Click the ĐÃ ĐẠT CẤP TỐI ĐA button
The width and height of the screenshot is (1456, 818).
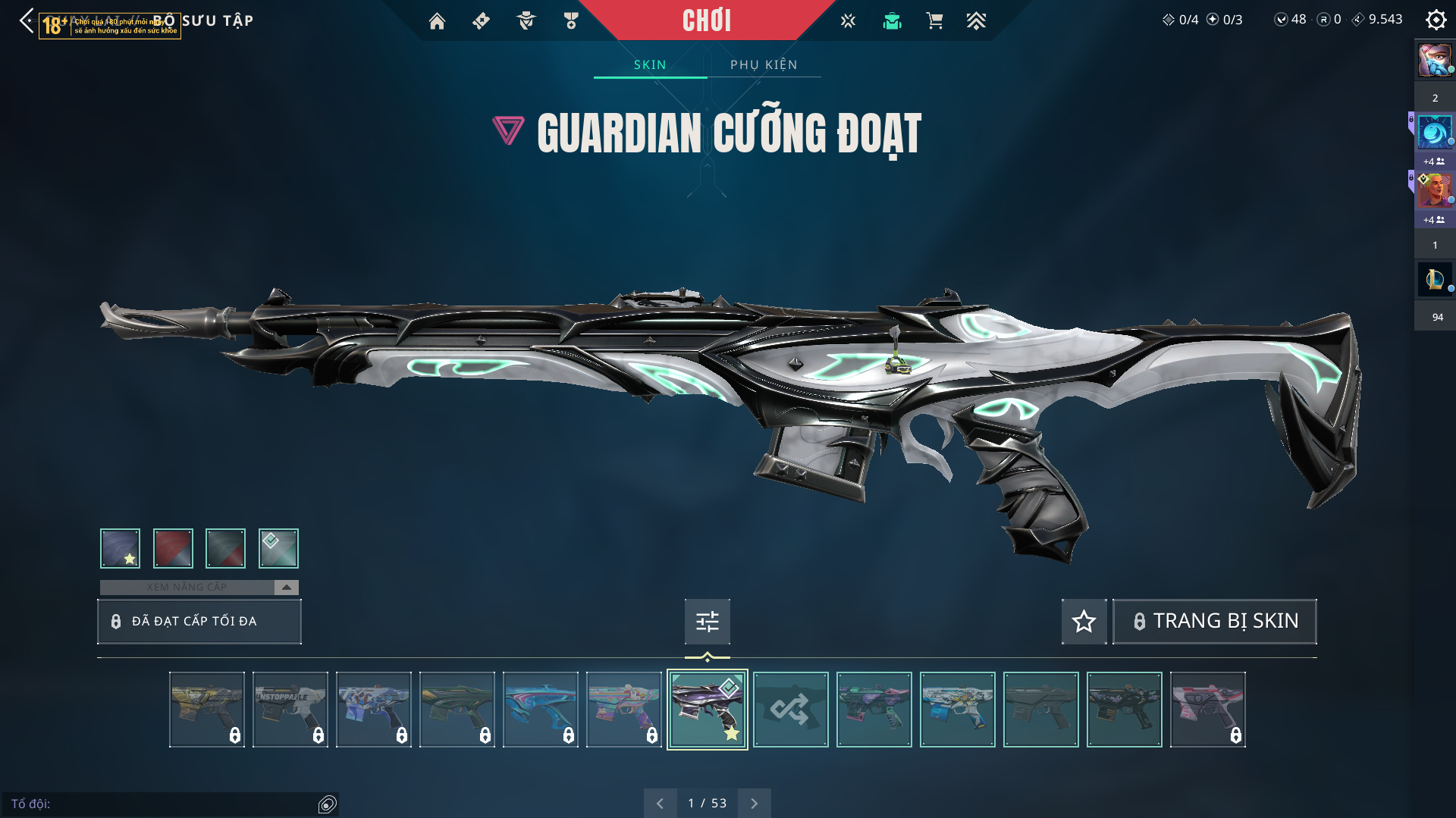tap(199, 622)
